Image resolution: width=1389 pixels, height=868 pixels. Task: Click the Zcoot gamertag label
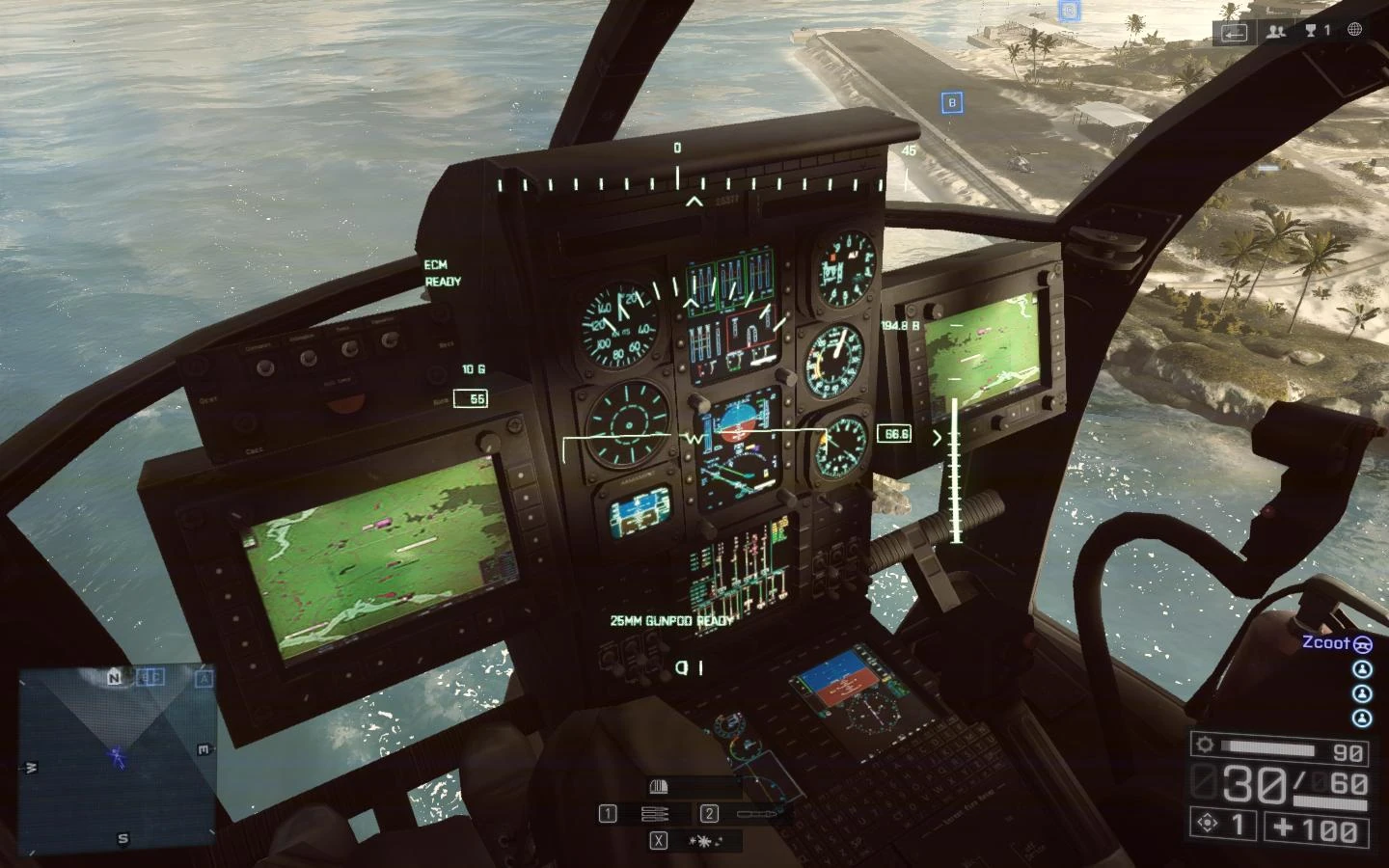click(x=1324, y=643)
